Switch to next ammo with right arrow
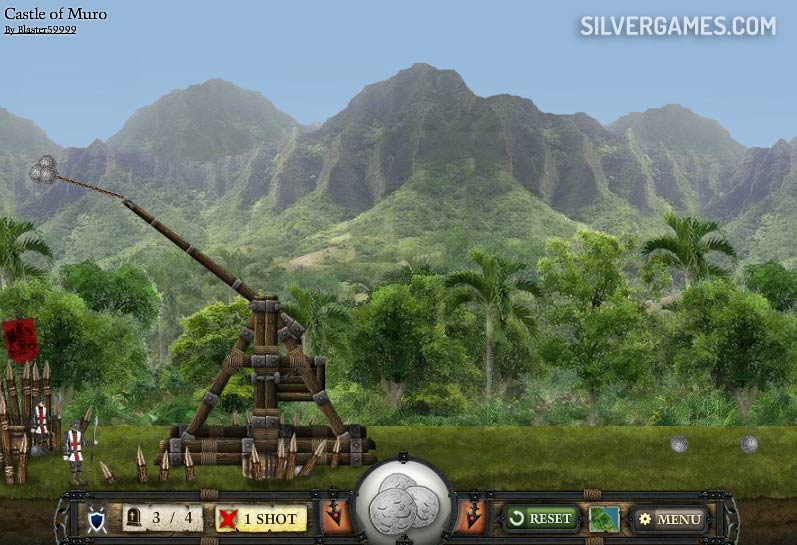This screenshot has width=797, height=545. point(472,517)
